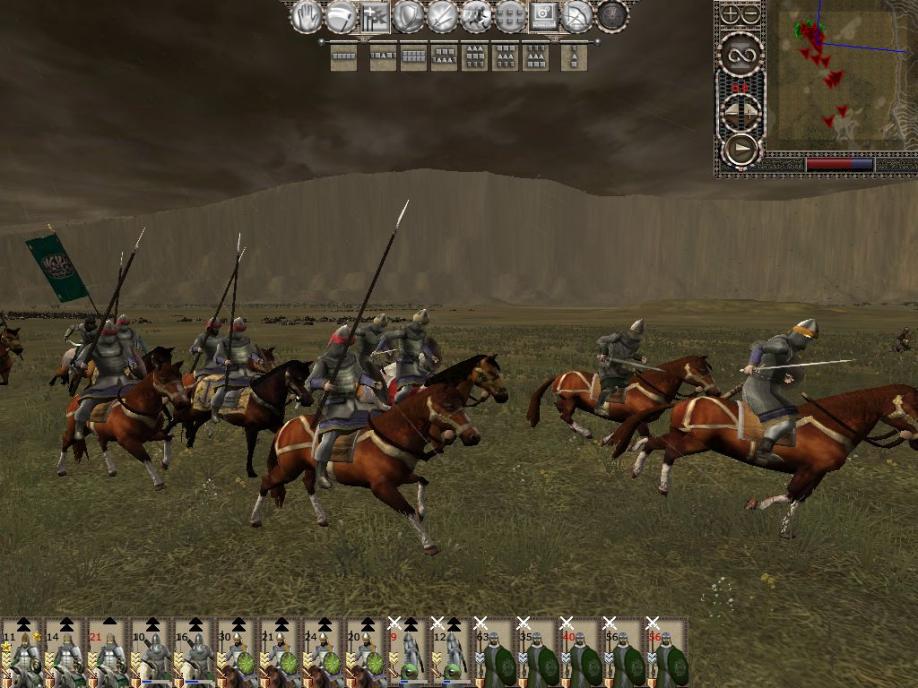This screenshot has width=918, height=688.
Task: Select the unit card numbered 16
Action: (x=193, y=655)
